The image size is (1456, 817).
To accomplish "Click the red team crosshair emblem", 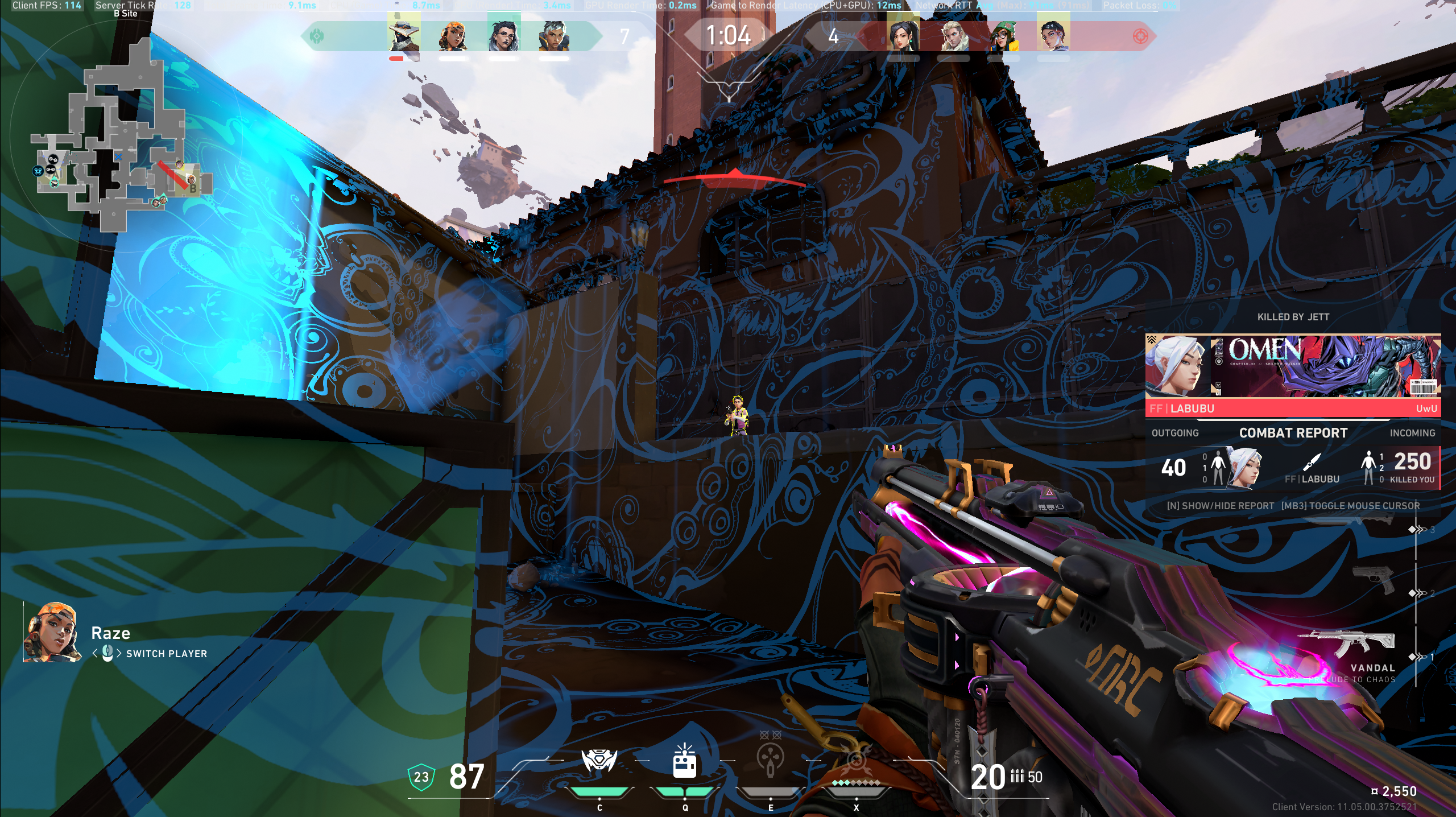I will tap(1140, 36).
